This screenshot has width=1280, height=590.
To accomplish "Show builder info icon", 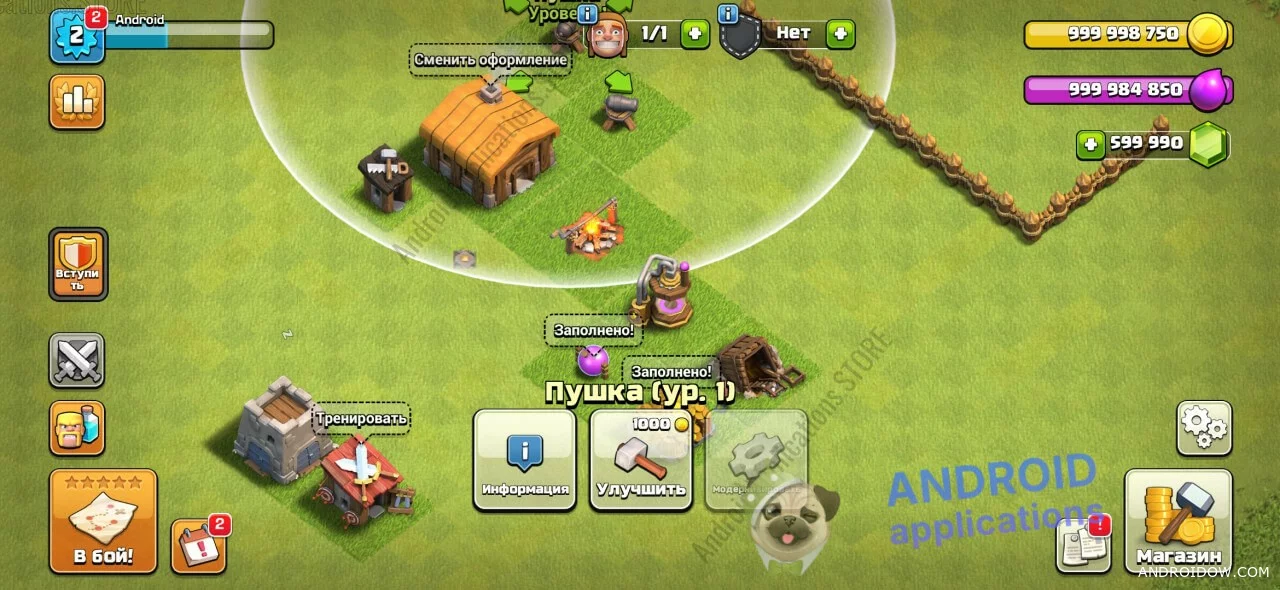I will click(588, 14).
